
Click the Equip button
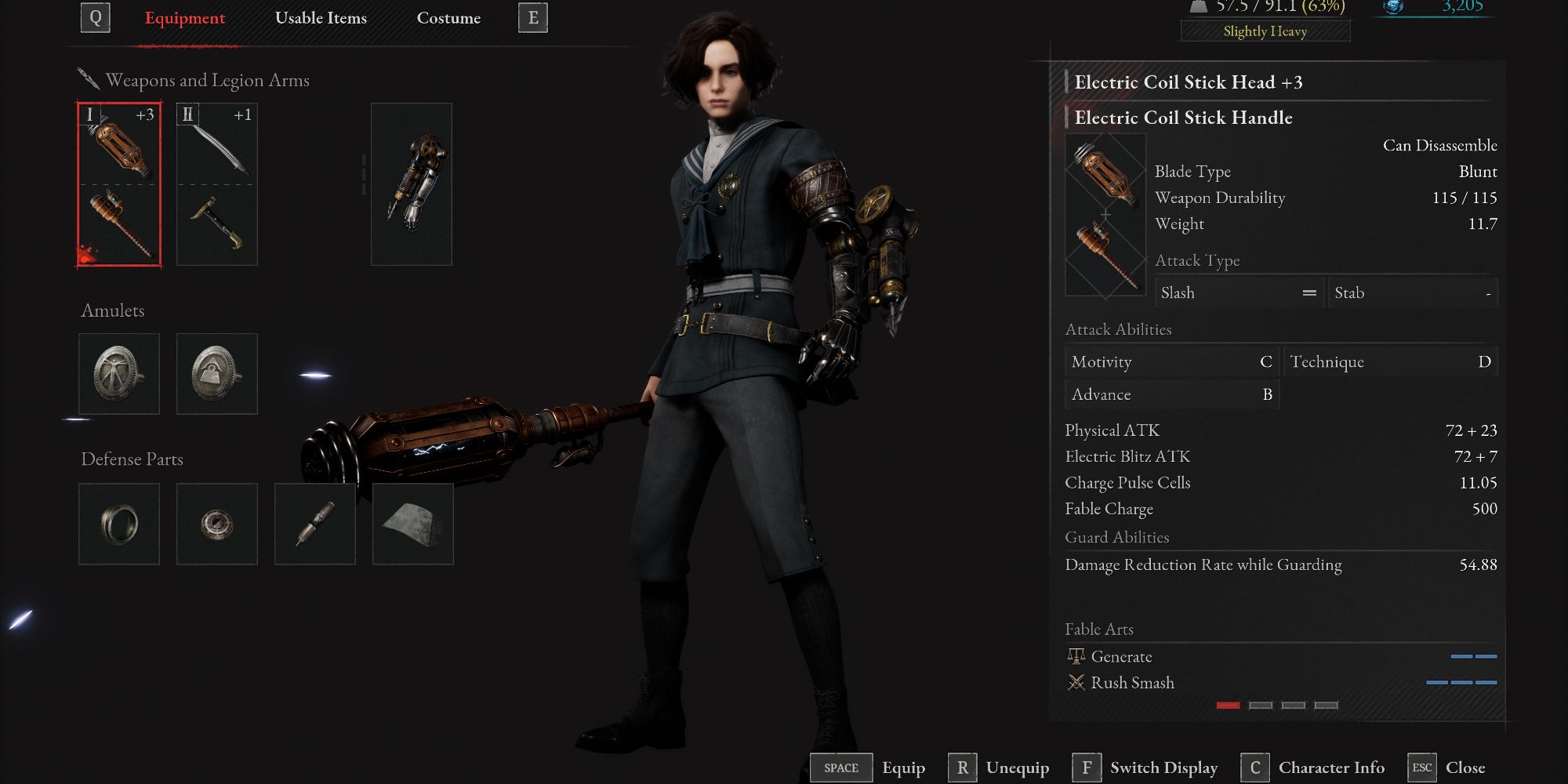[x=868, y=768]
